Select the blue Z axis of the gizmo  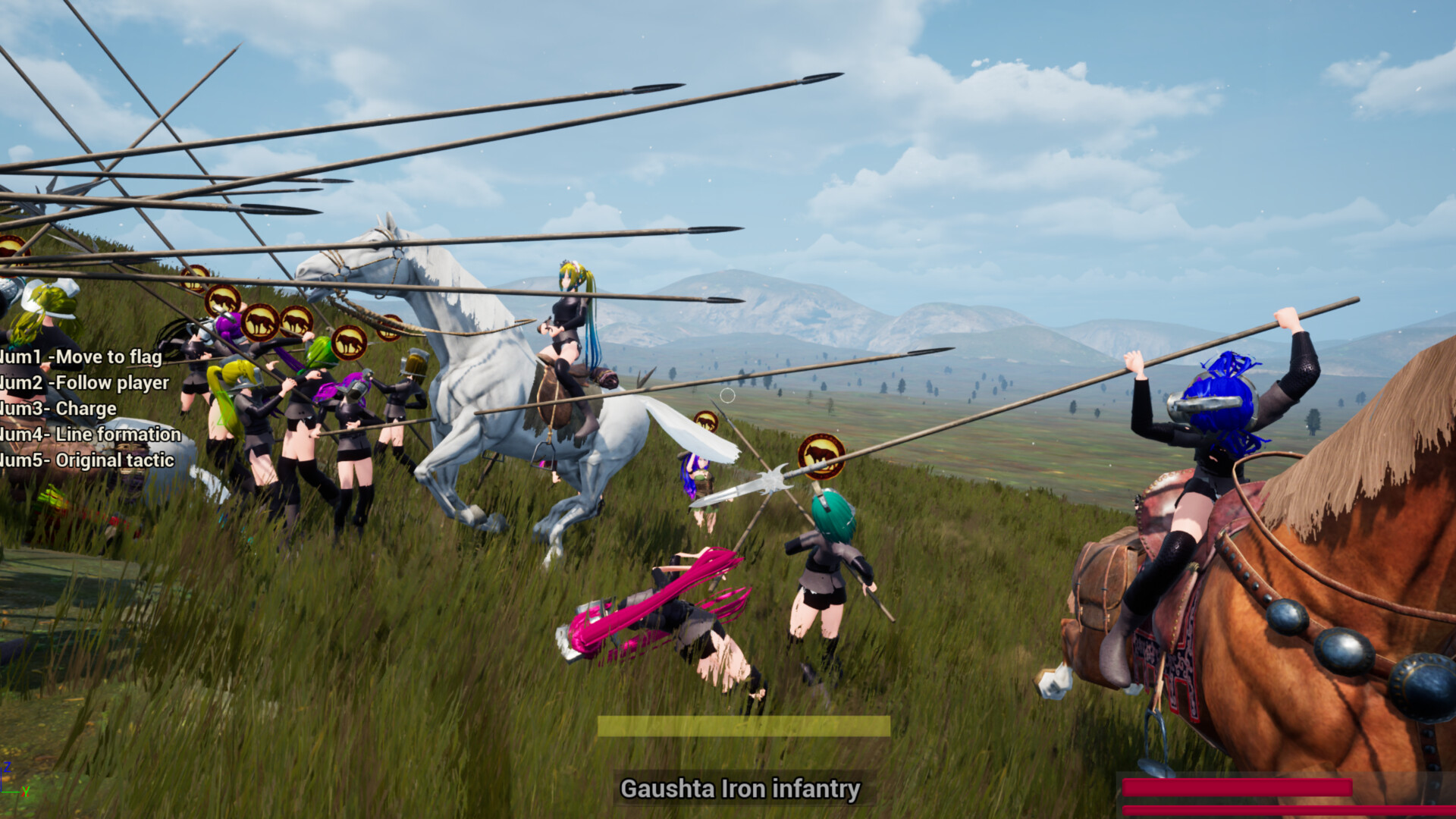click(x=8, y=767)
